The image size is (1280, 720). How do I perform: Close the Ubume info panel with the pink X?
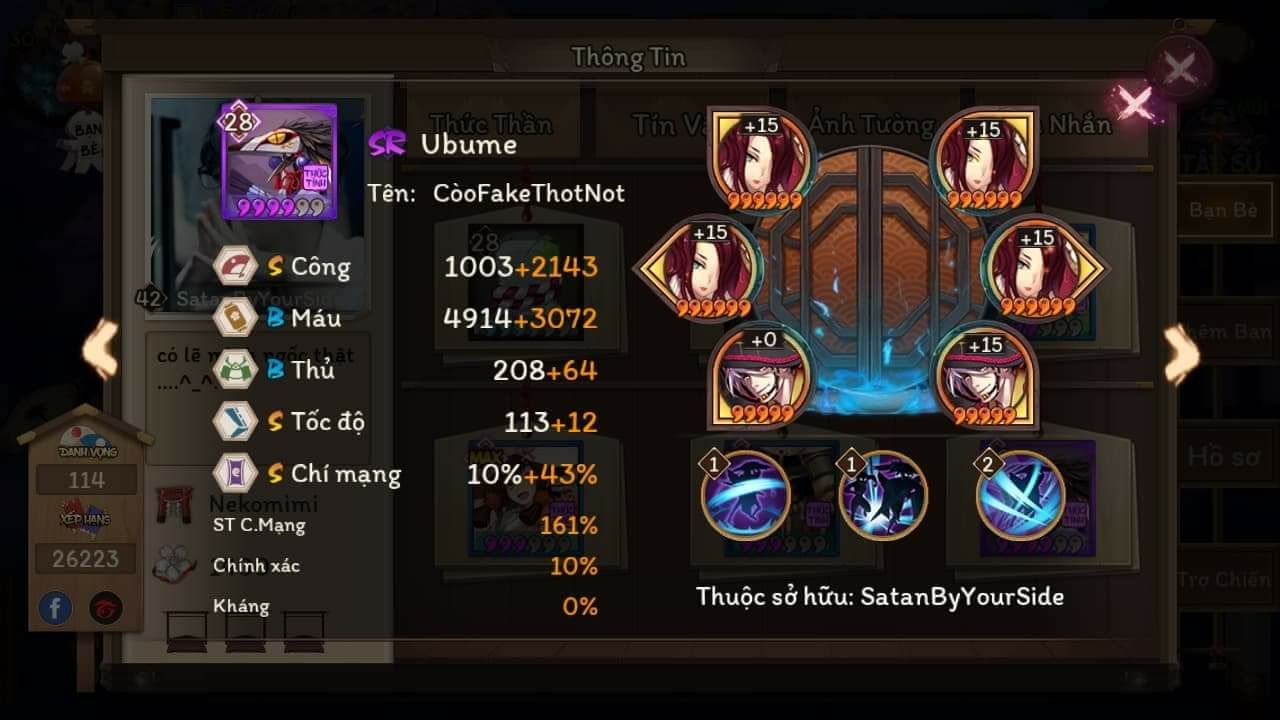(1134, 102)
